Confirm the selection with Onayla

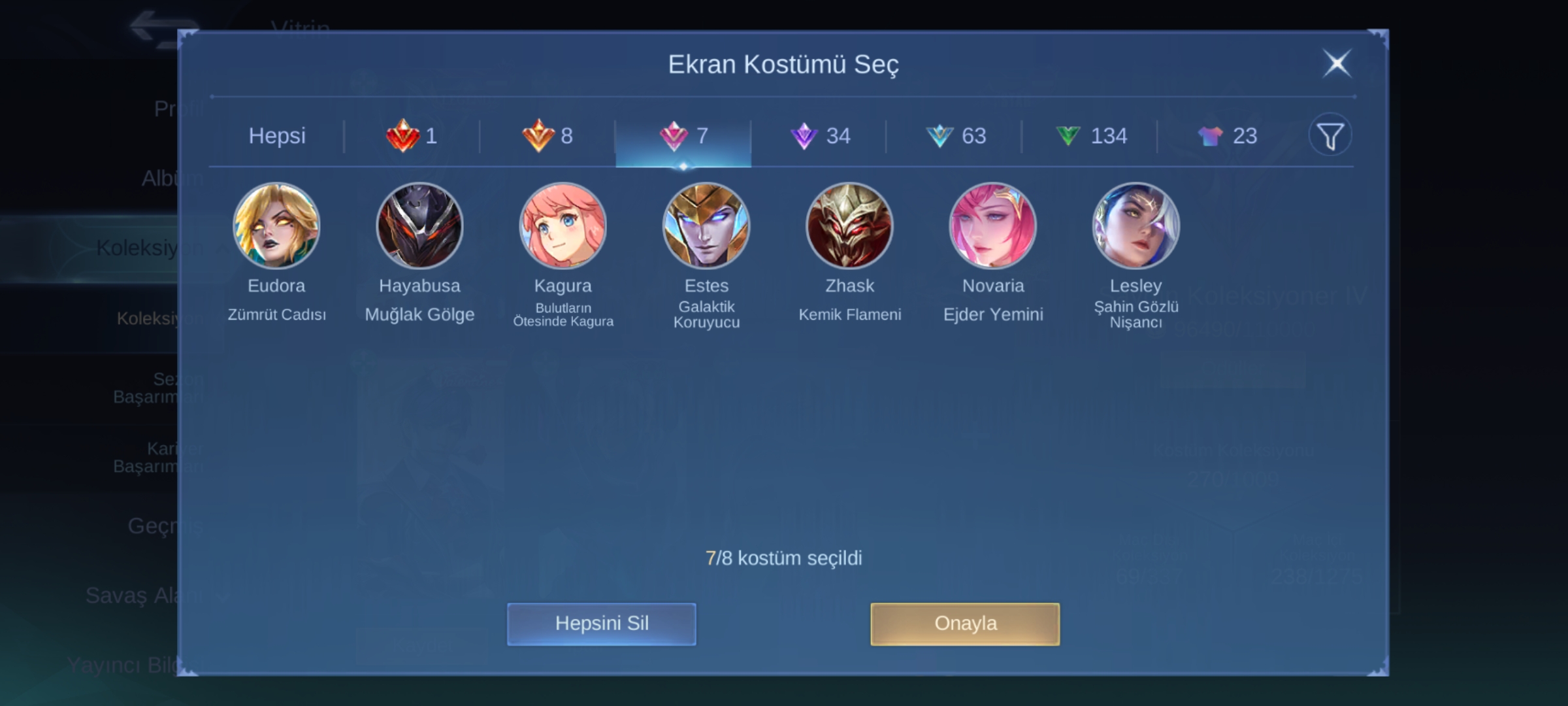(965, 624)
